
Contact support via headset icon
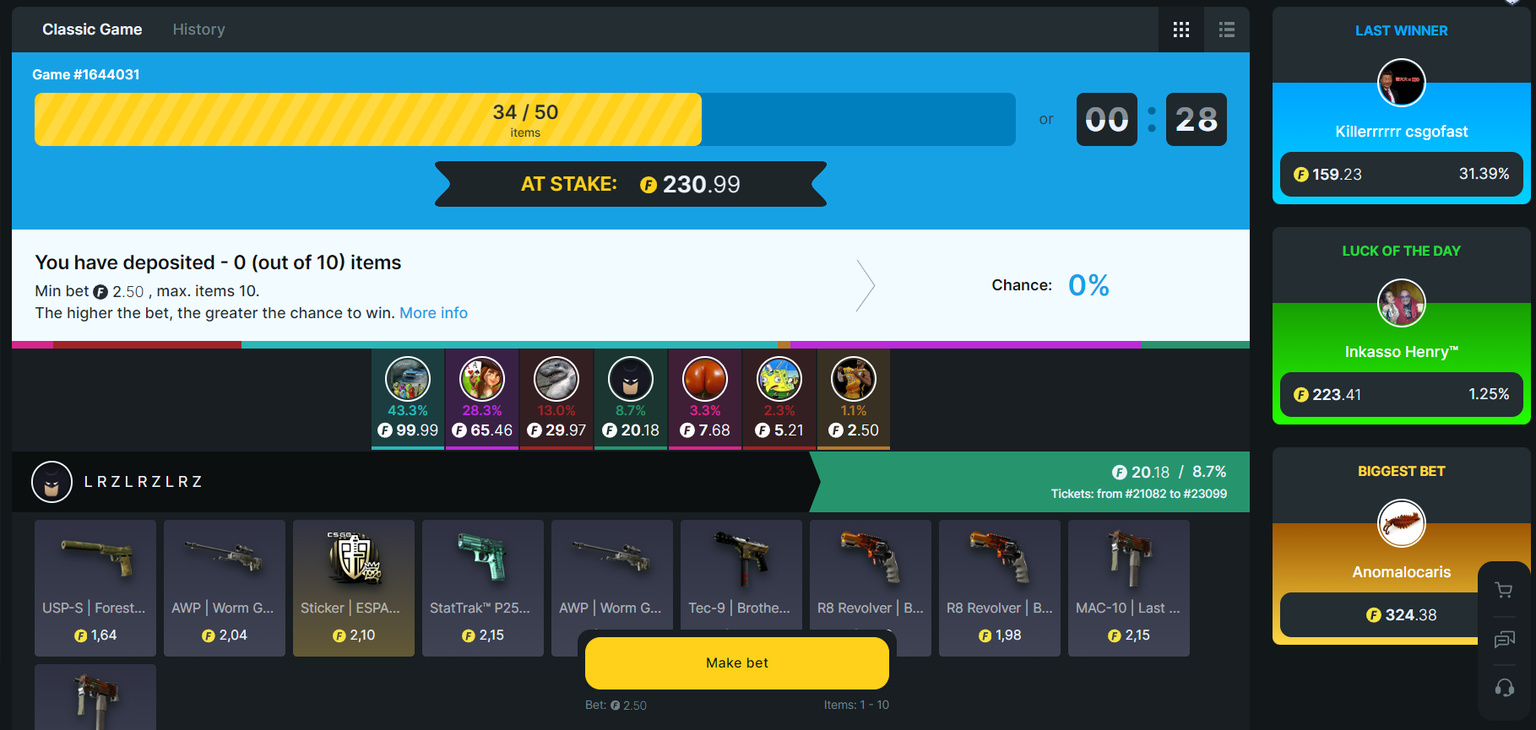pyautogui.click(x=1504, y=687)
